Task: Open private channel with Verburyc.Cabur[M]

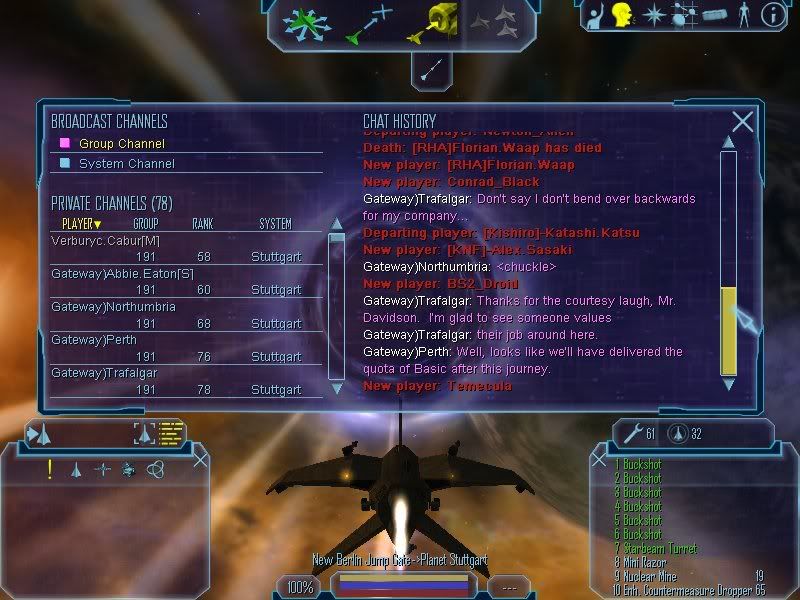Action: tap(105, 241)
